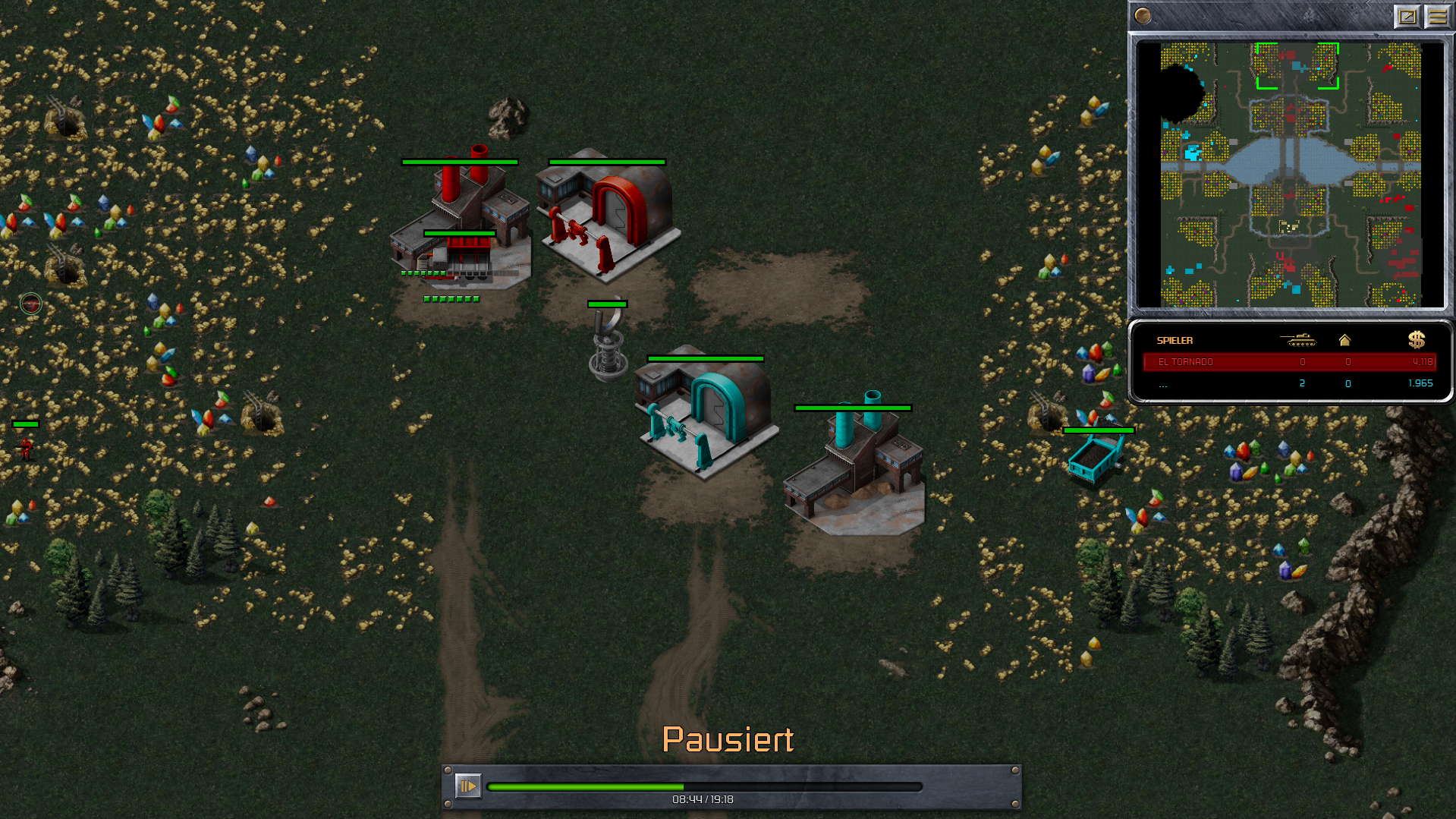Click the dollar sign column icon

pyautogui.click(x=1416, y=340)
